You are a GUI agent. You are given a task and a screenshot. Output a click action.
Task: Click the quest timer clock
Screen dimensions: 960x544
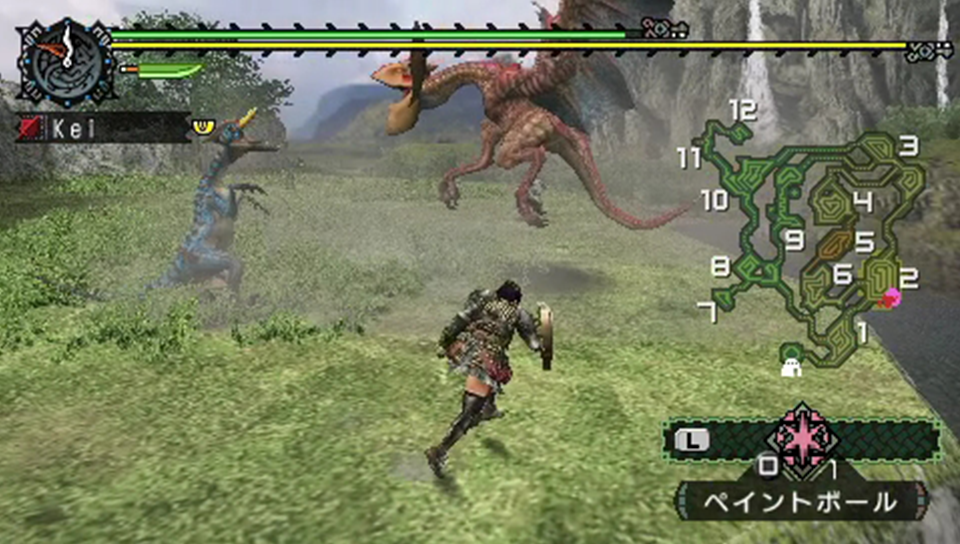click(x=64, y=62)
